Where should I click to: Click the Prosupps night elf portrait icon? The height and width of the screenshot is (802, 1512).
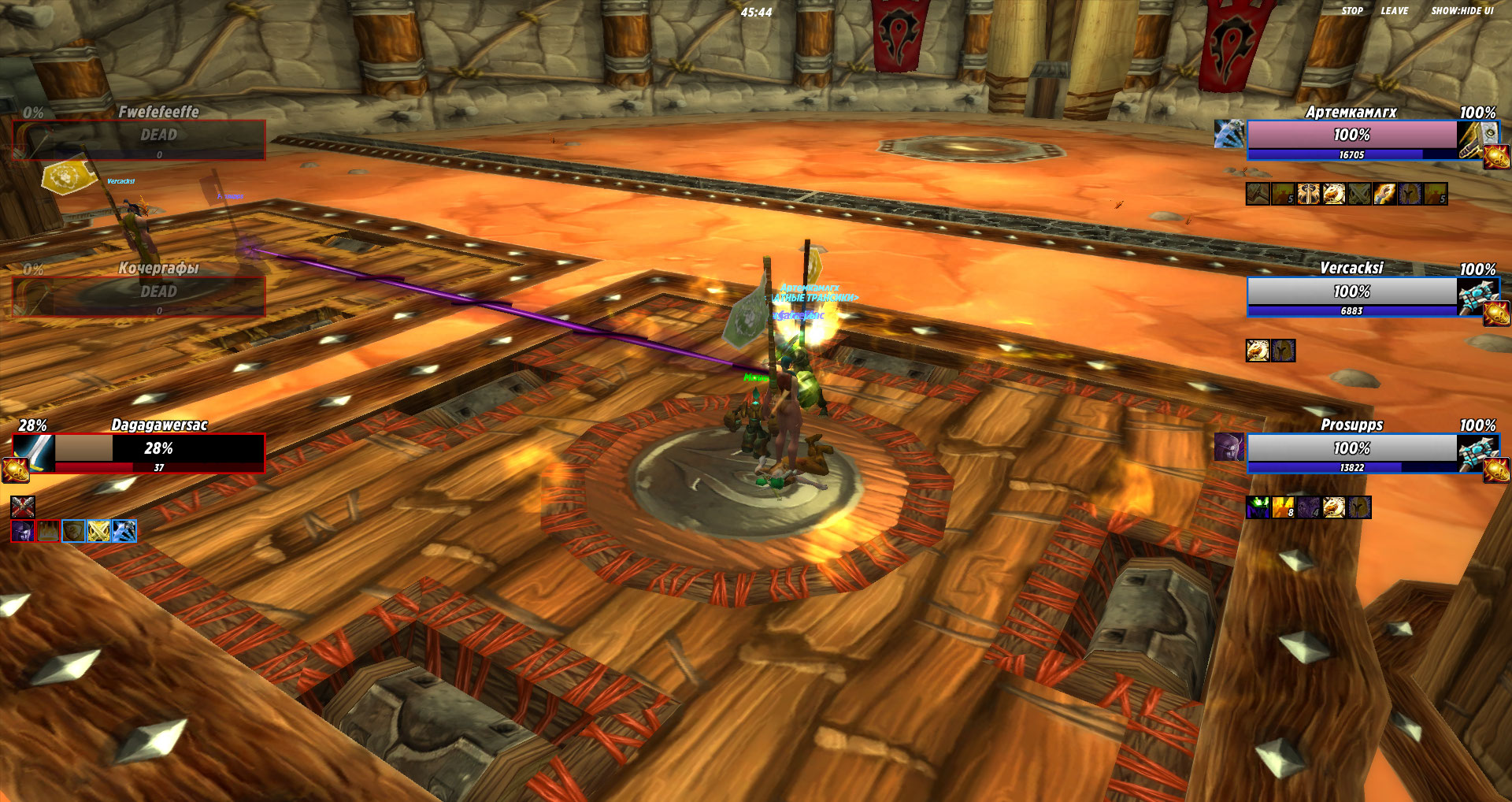pos(1228,447)
